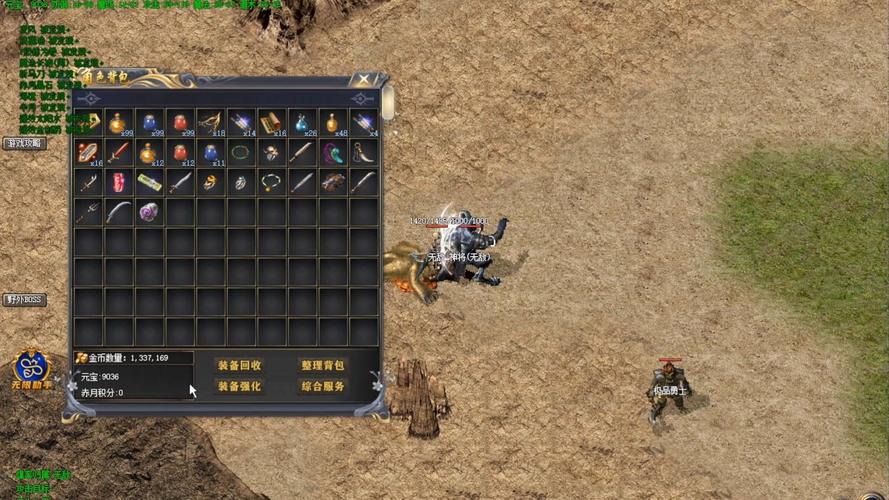Select the bow item with x18 stack
Screen dimensions: 889x500
pos(211,122)
